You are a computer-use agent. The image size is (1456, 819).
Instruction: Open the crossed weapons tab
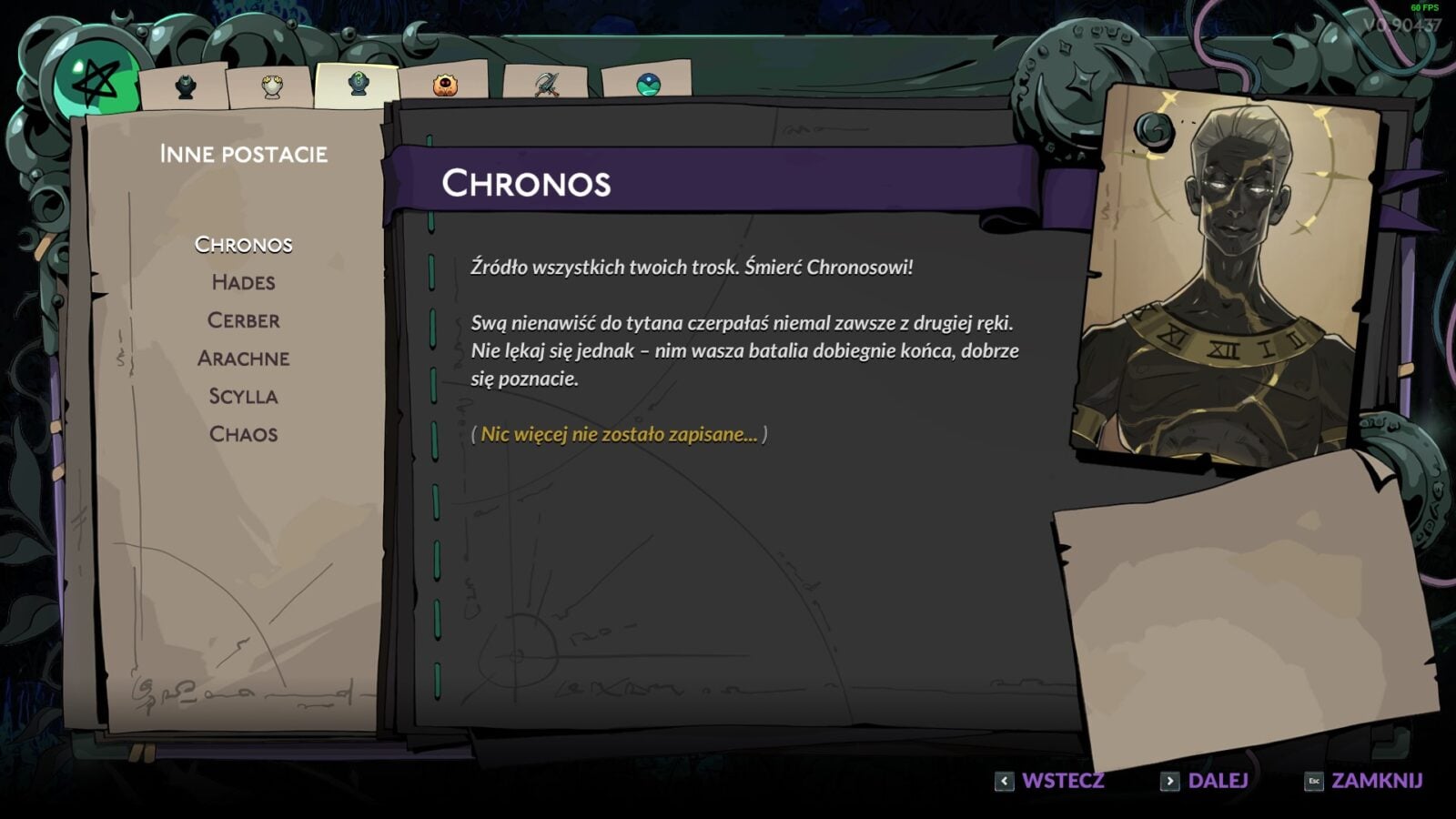click(546, 86)
